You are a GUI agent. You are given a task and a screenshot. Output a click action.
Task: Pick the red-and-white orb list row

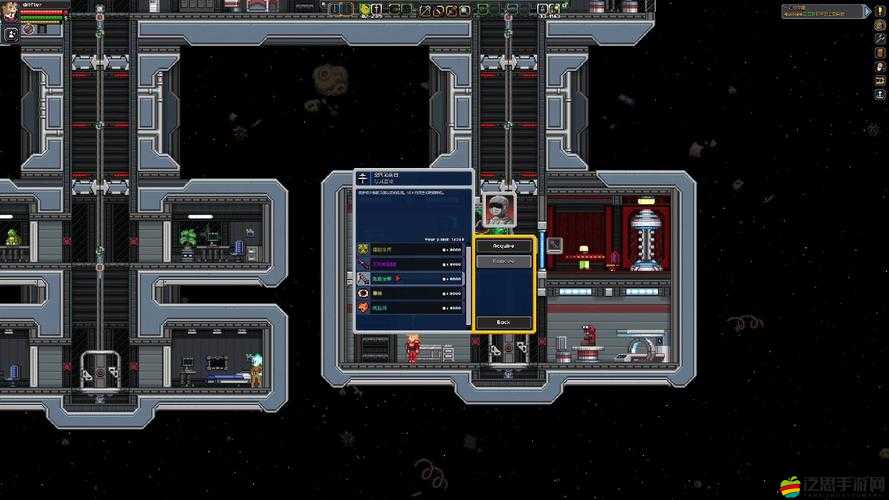[410, 293]
